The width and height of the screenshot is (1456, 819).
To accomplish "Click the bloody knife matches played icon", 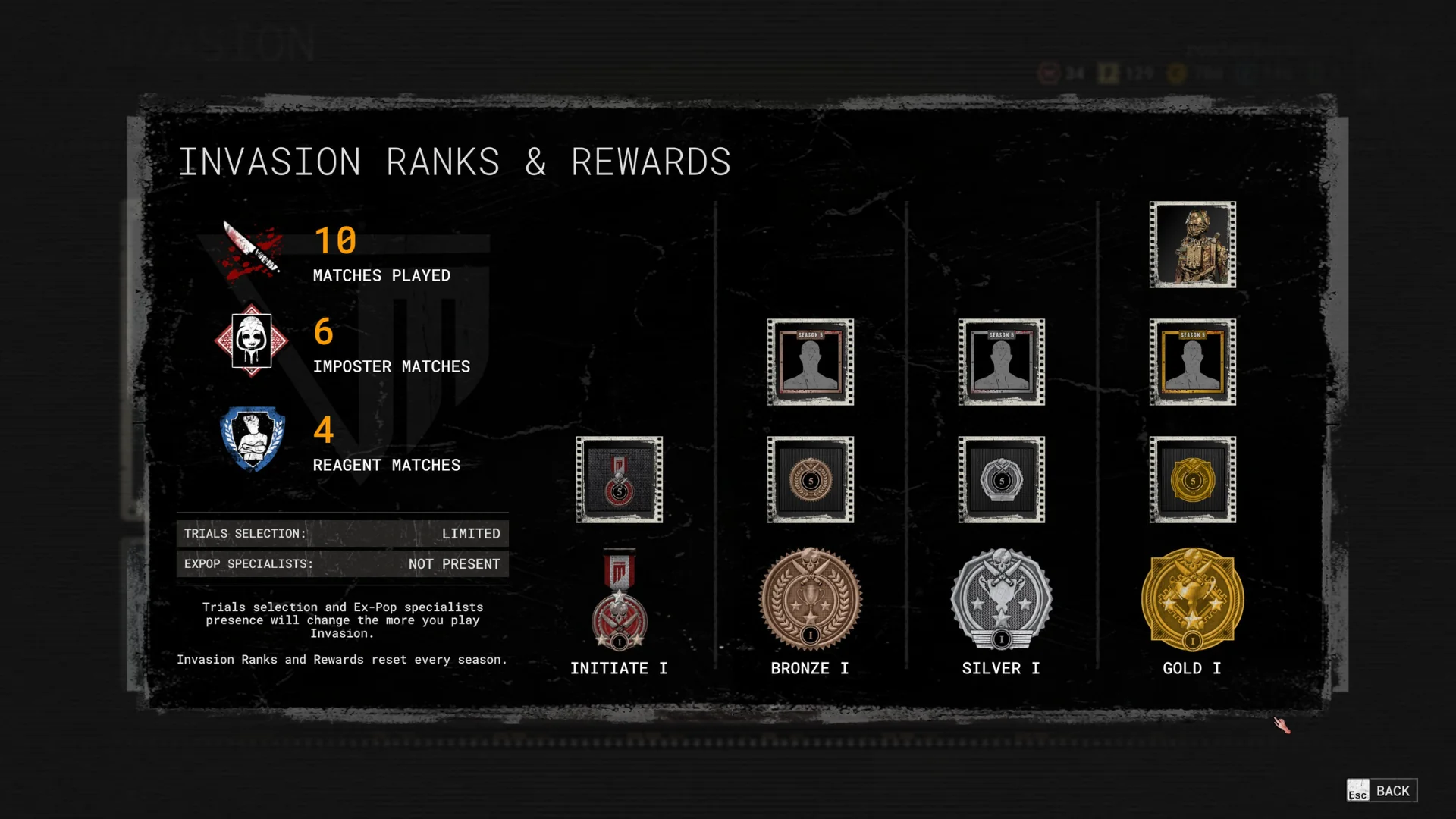I will pos(253,249).
